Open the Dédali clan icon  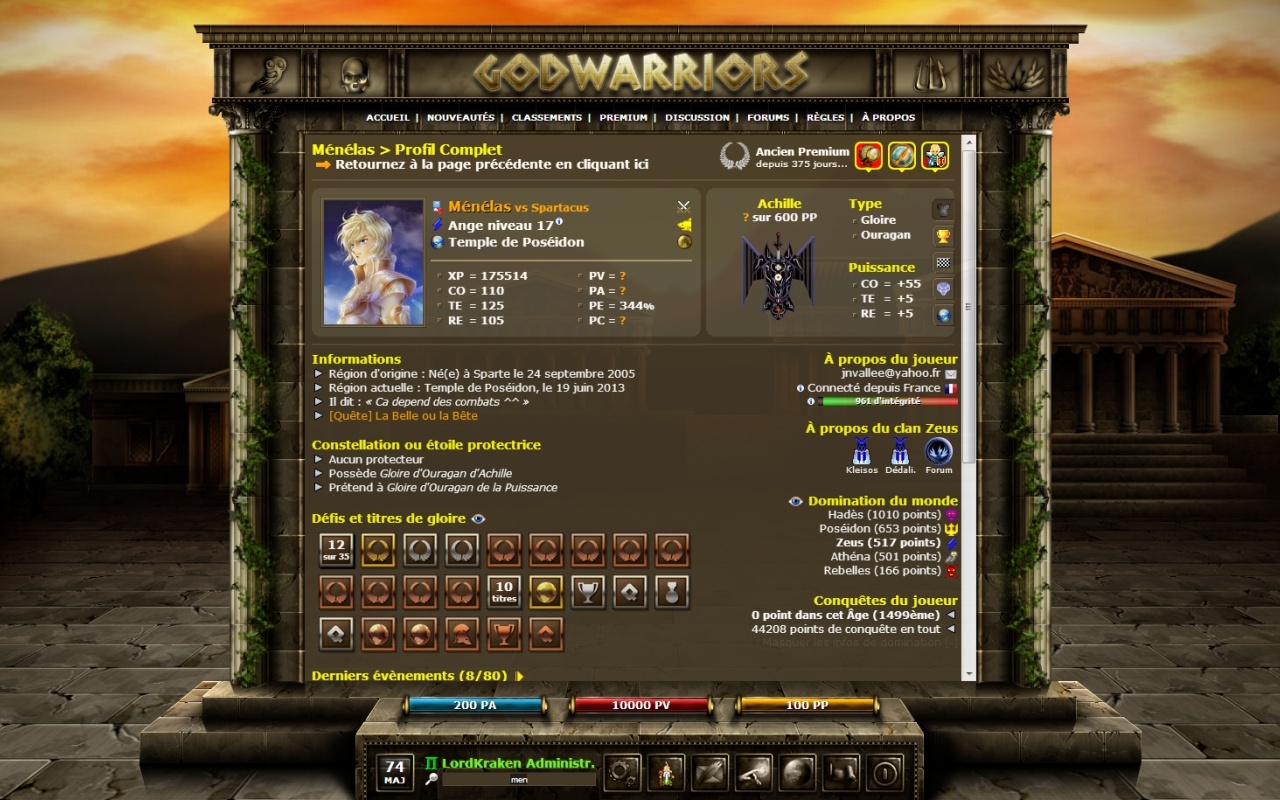[x=900, y=453]
